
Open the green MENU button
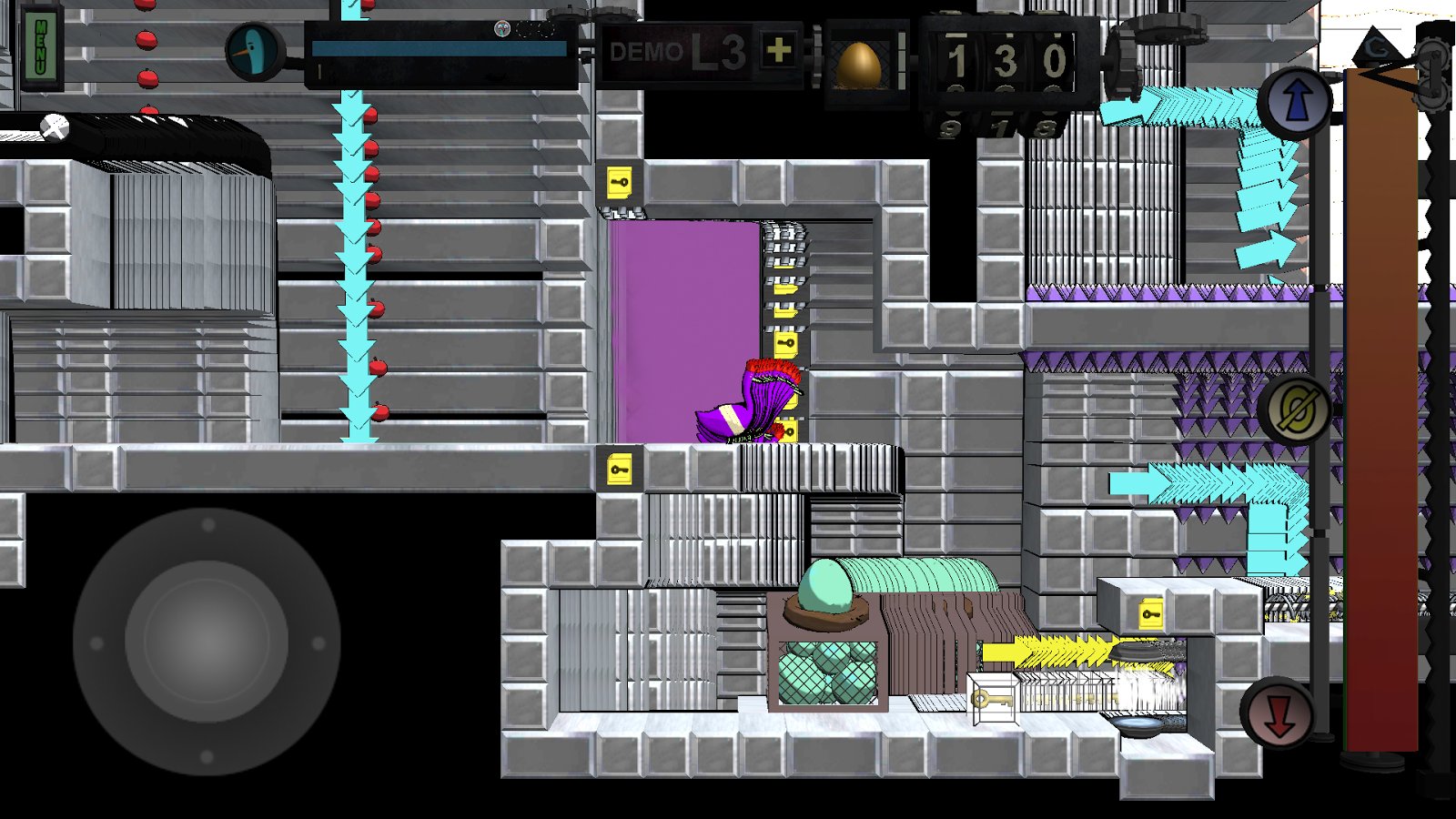40,47
